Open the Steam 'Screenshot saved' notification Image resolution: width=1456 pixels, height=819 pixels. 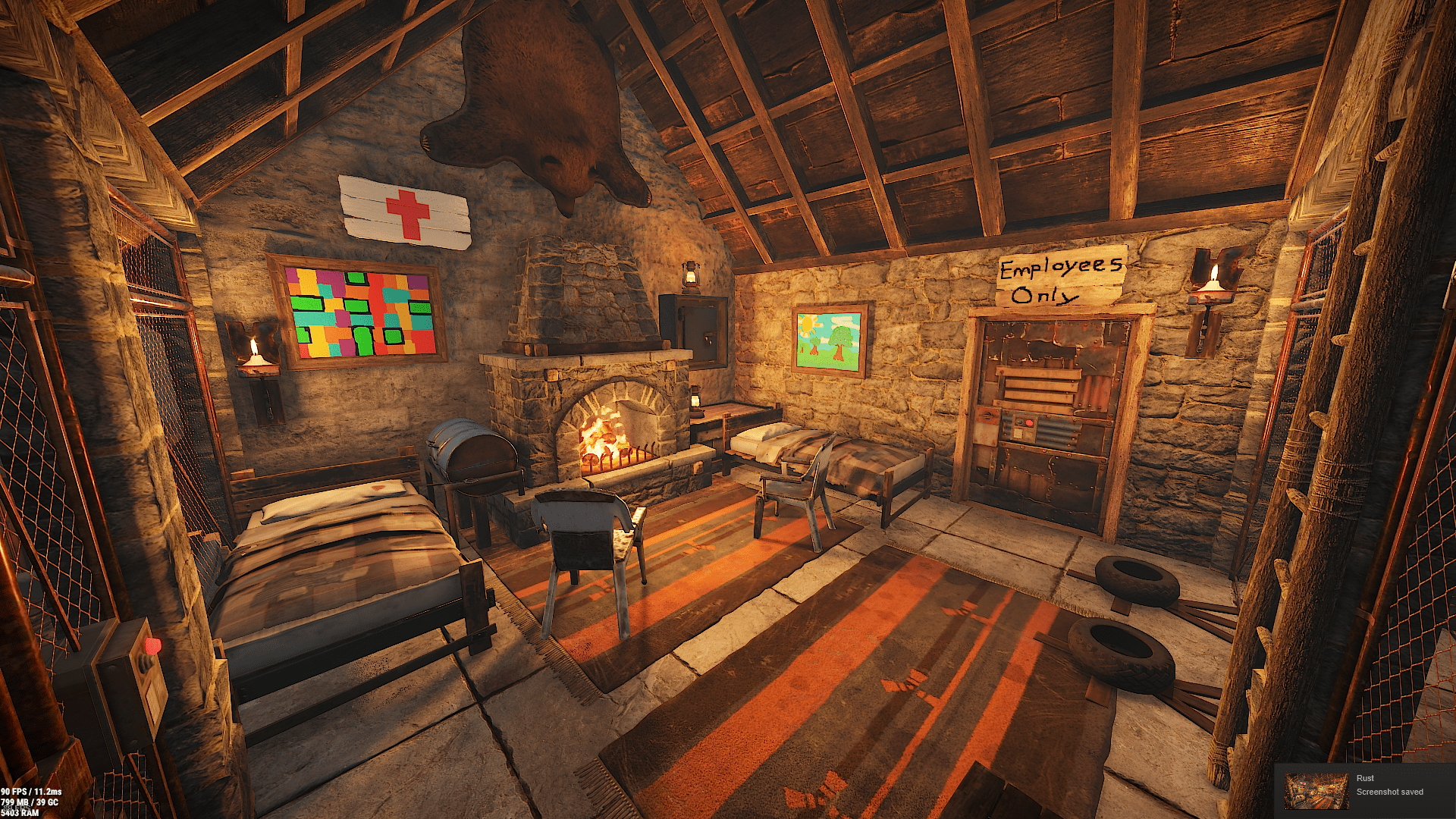[x=1389, y=792]
